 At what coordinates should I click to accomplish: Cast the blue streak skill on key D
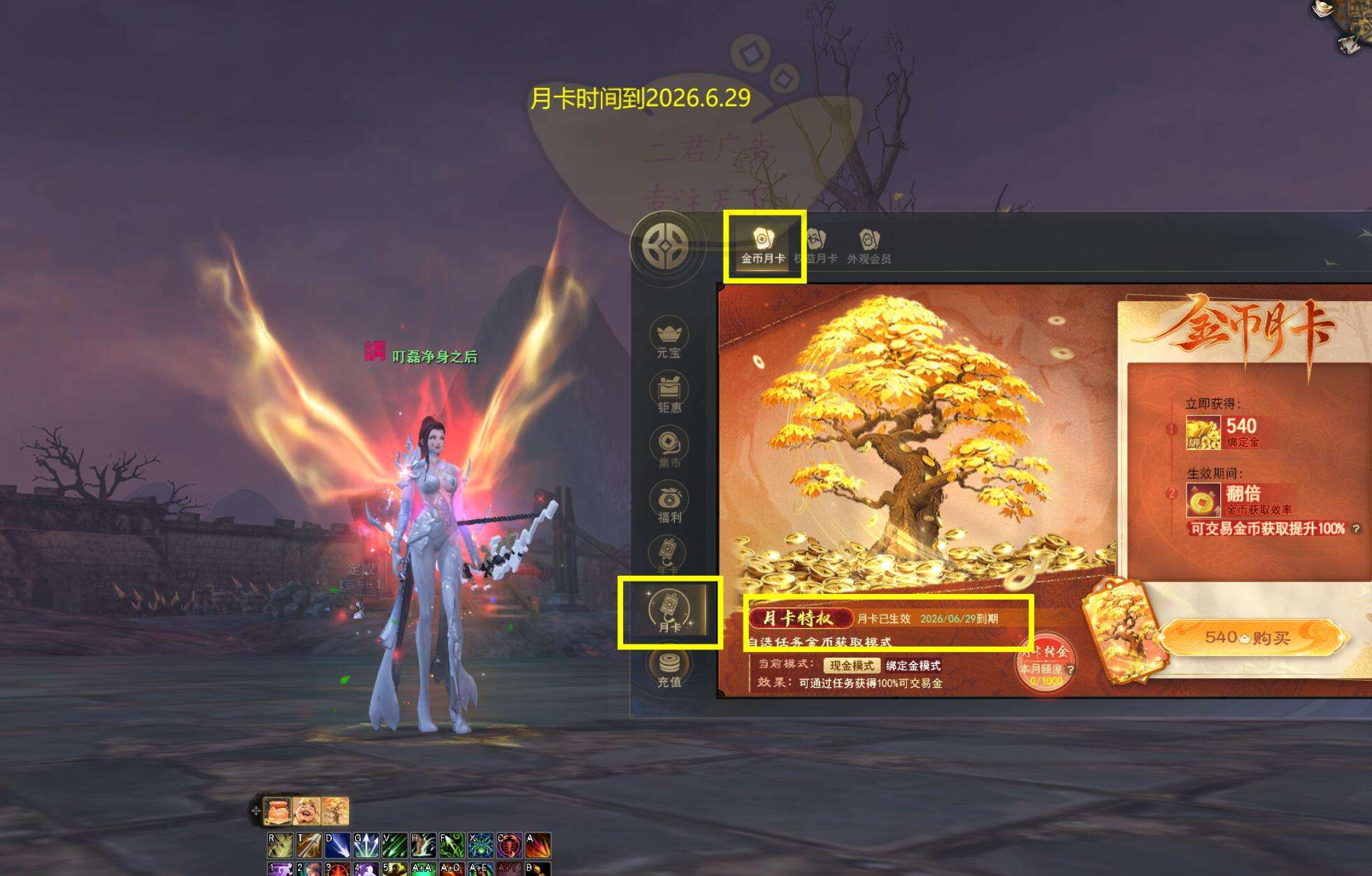tap(337, 845)
